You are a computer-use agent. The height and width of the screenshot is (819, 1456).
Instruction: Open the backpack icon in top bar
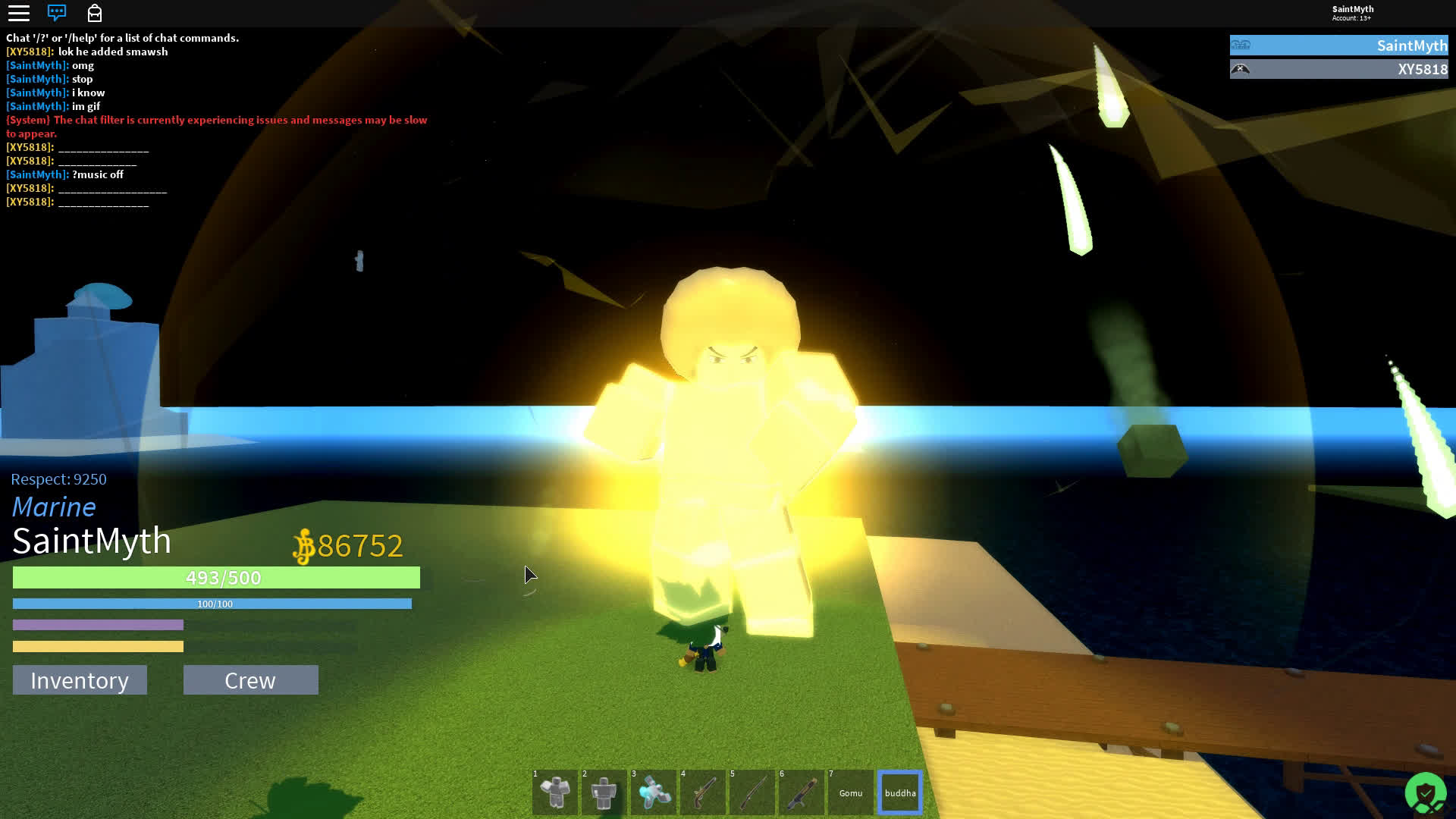click(95, 13)
